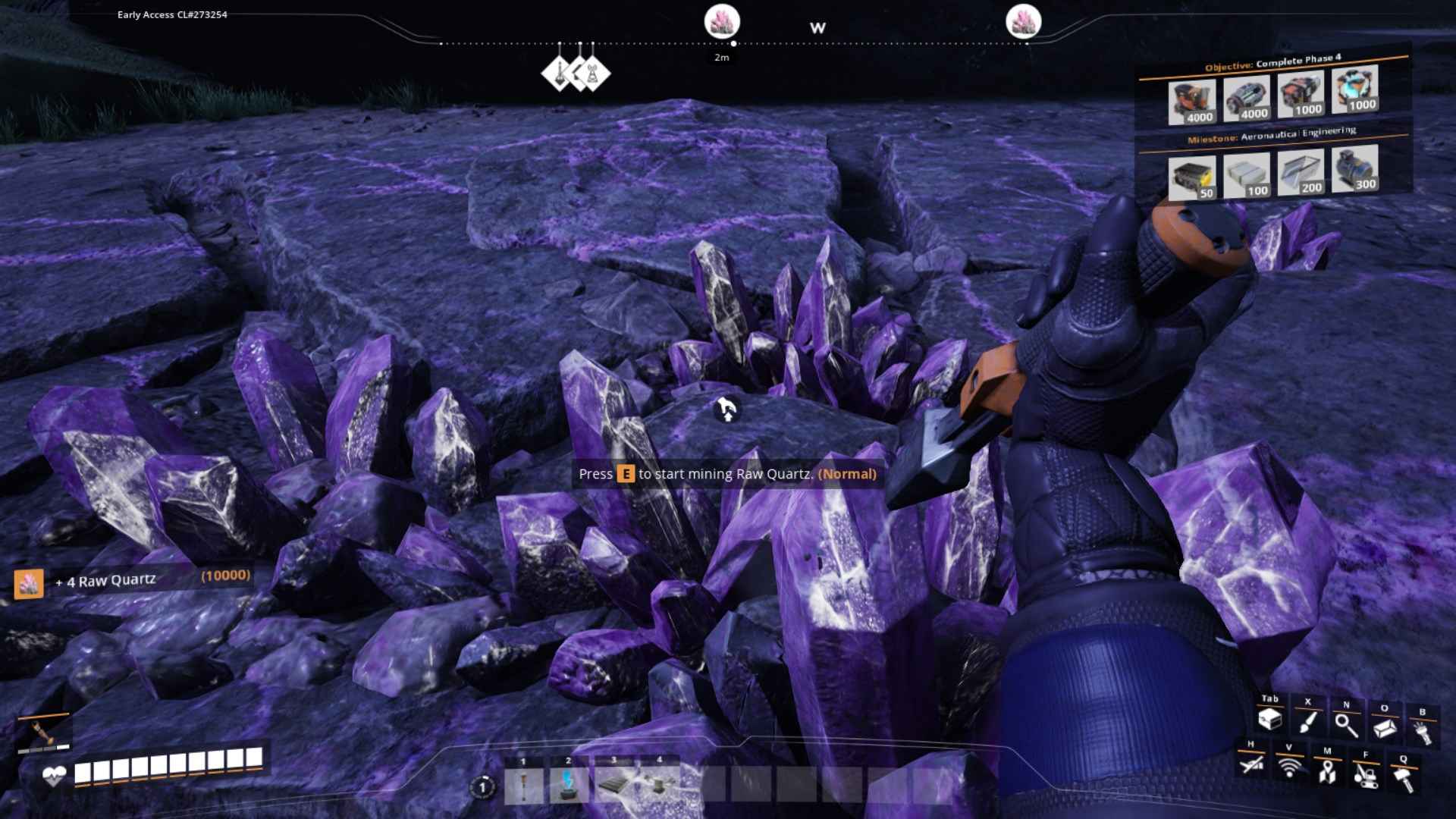Toggle the flashlight icon

(1422, 732)
